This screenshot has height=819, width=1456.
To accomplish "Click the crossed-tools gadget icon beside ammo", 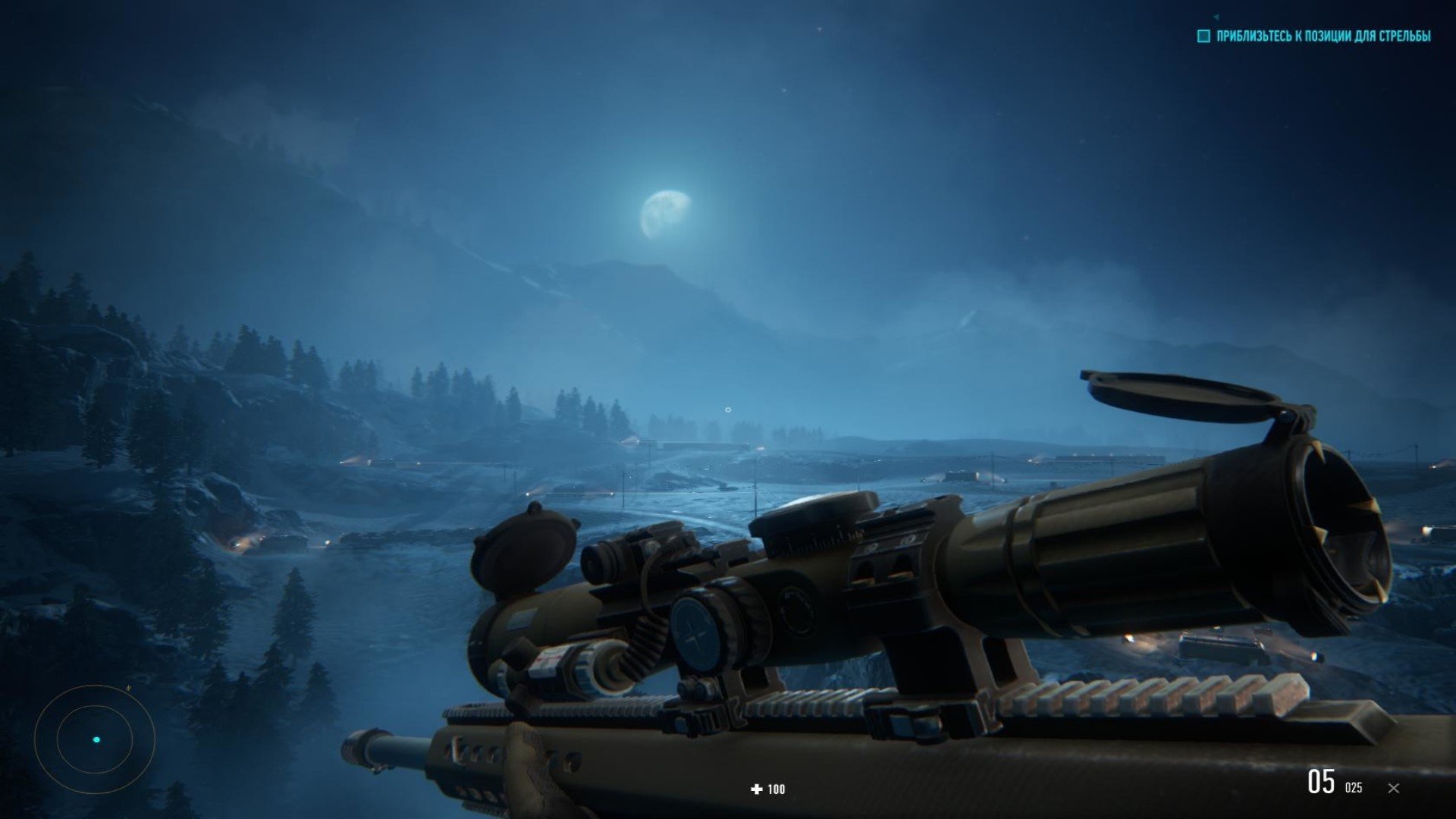I will point(1393,788).
